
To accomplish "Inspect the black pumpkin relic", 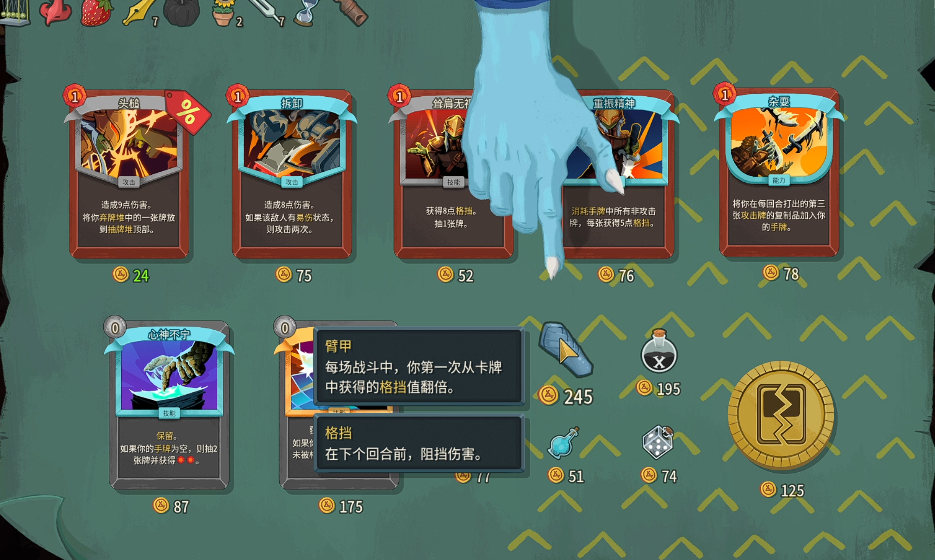I will pyautogui.click(x=183, y=10).
